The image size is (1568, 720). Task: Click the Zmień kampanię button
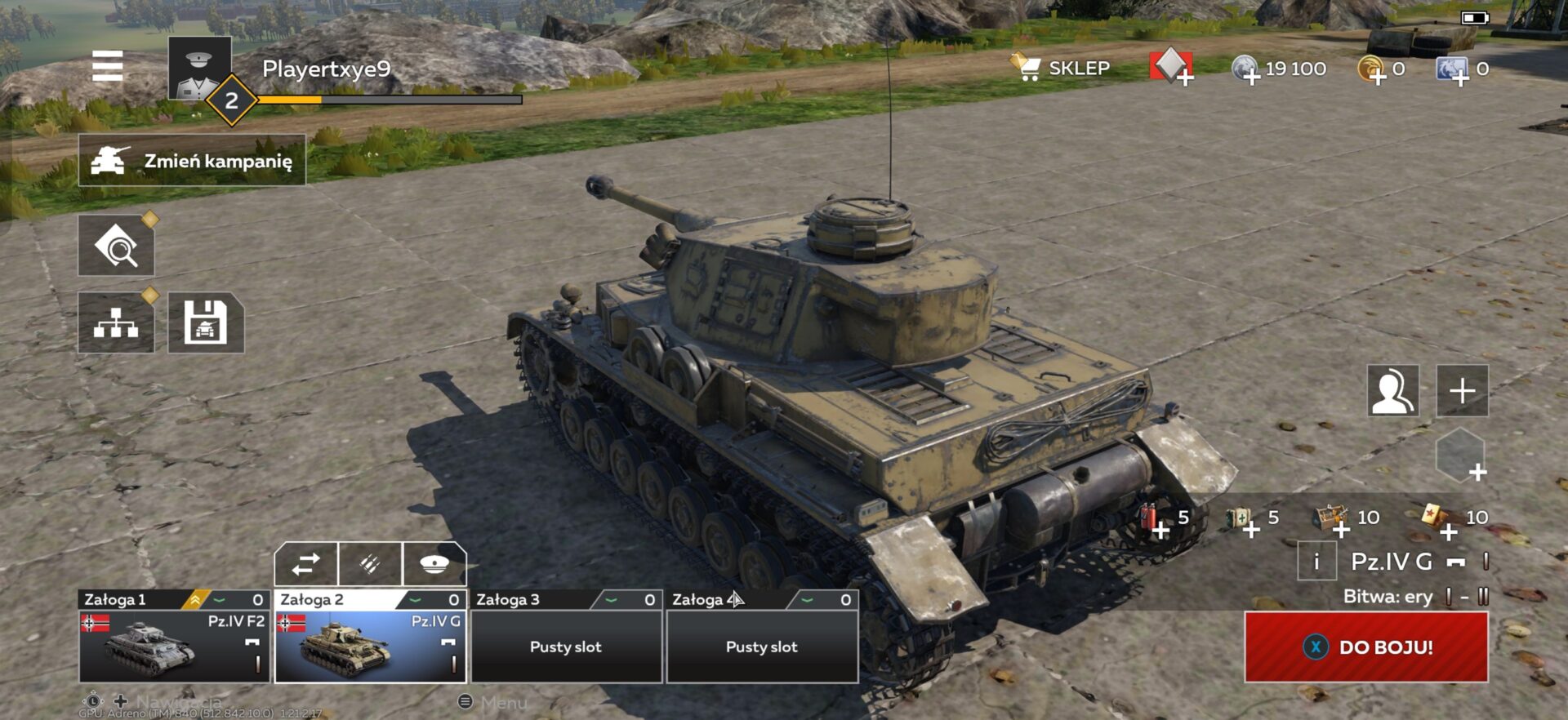click(x=193, y=161)
